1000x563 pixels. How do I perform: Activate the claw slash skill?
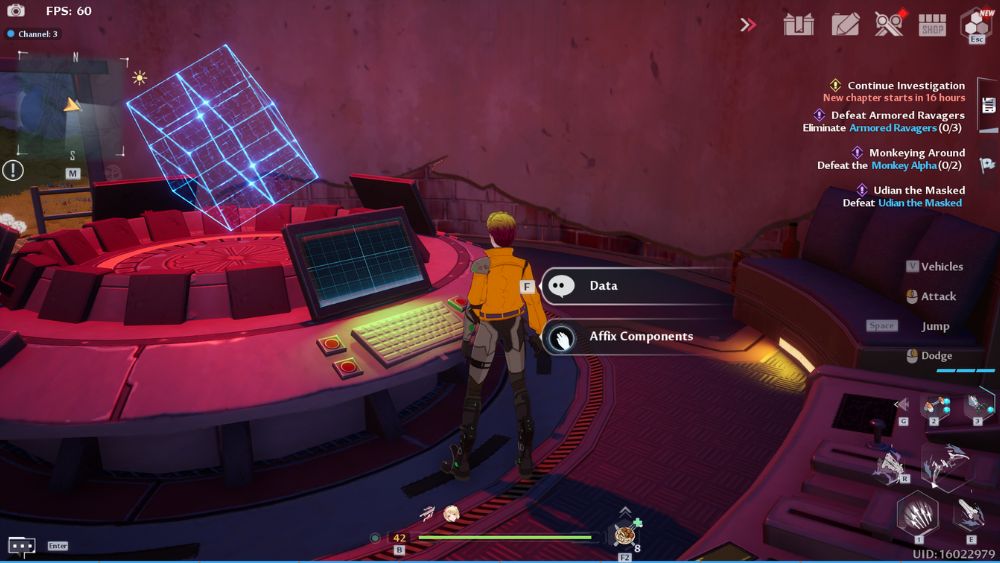point(916,514)
